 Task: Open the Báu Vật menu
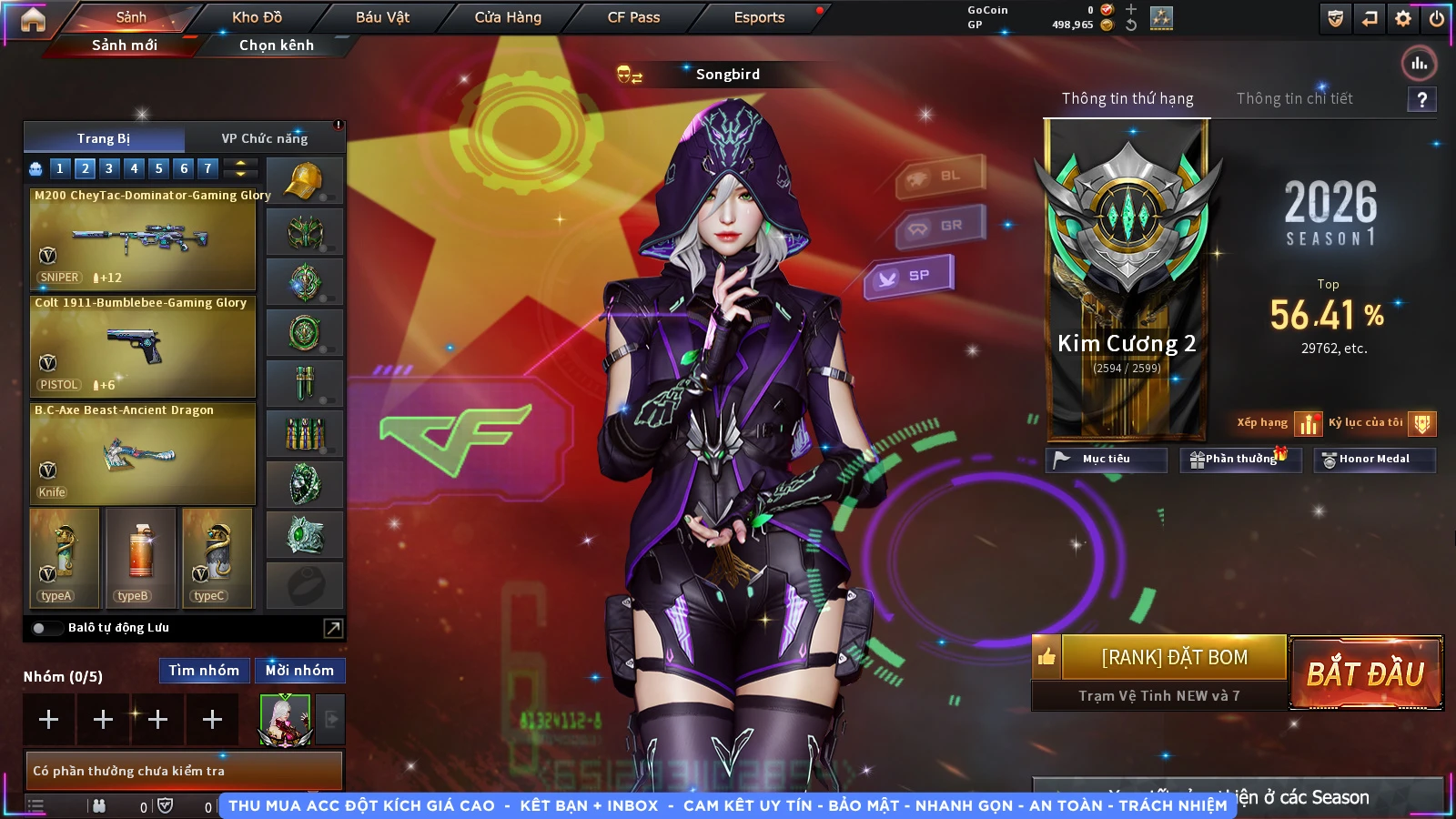pyautogui.click(x=382, y=17)
